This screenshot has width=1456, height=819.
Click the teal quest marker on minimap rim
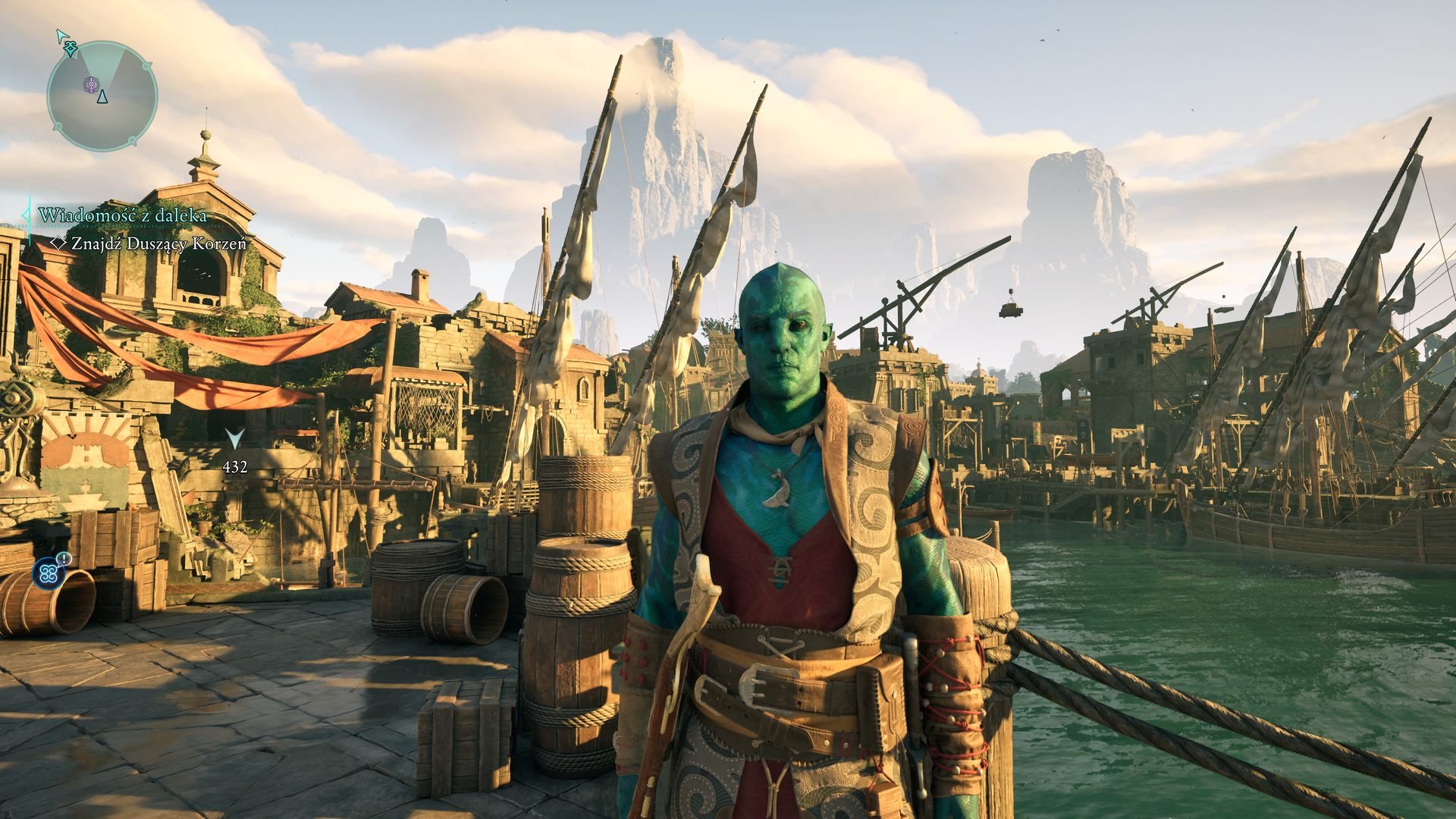coord(71,48)
